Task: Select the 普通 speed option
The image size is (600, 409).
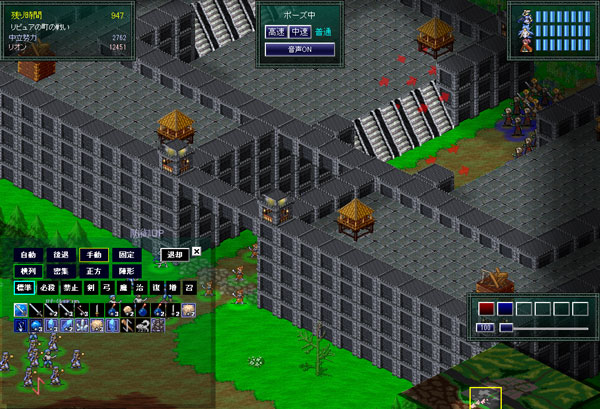Action: pos(322,32)
